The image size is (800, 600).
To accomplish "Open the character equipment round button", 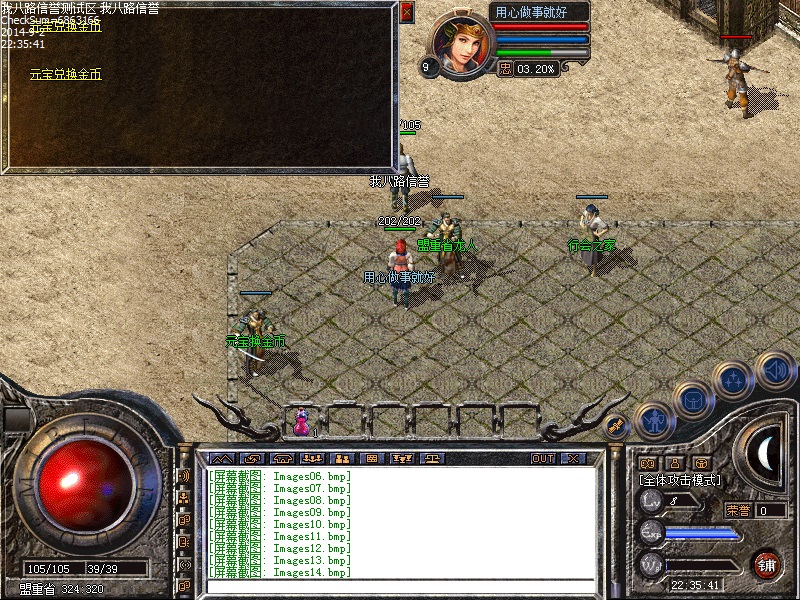I will [653, 422].
